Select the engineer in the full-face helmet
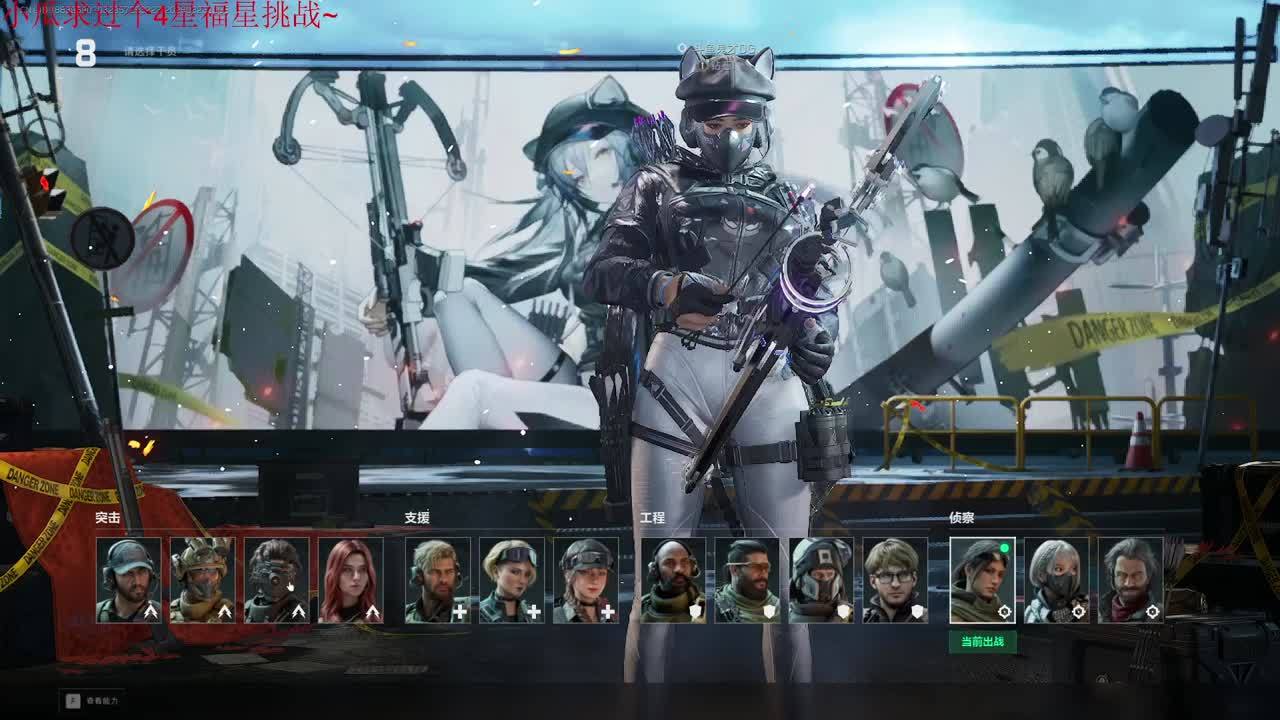Viewport: 1280px width, 720px height. tap(821, 580)
